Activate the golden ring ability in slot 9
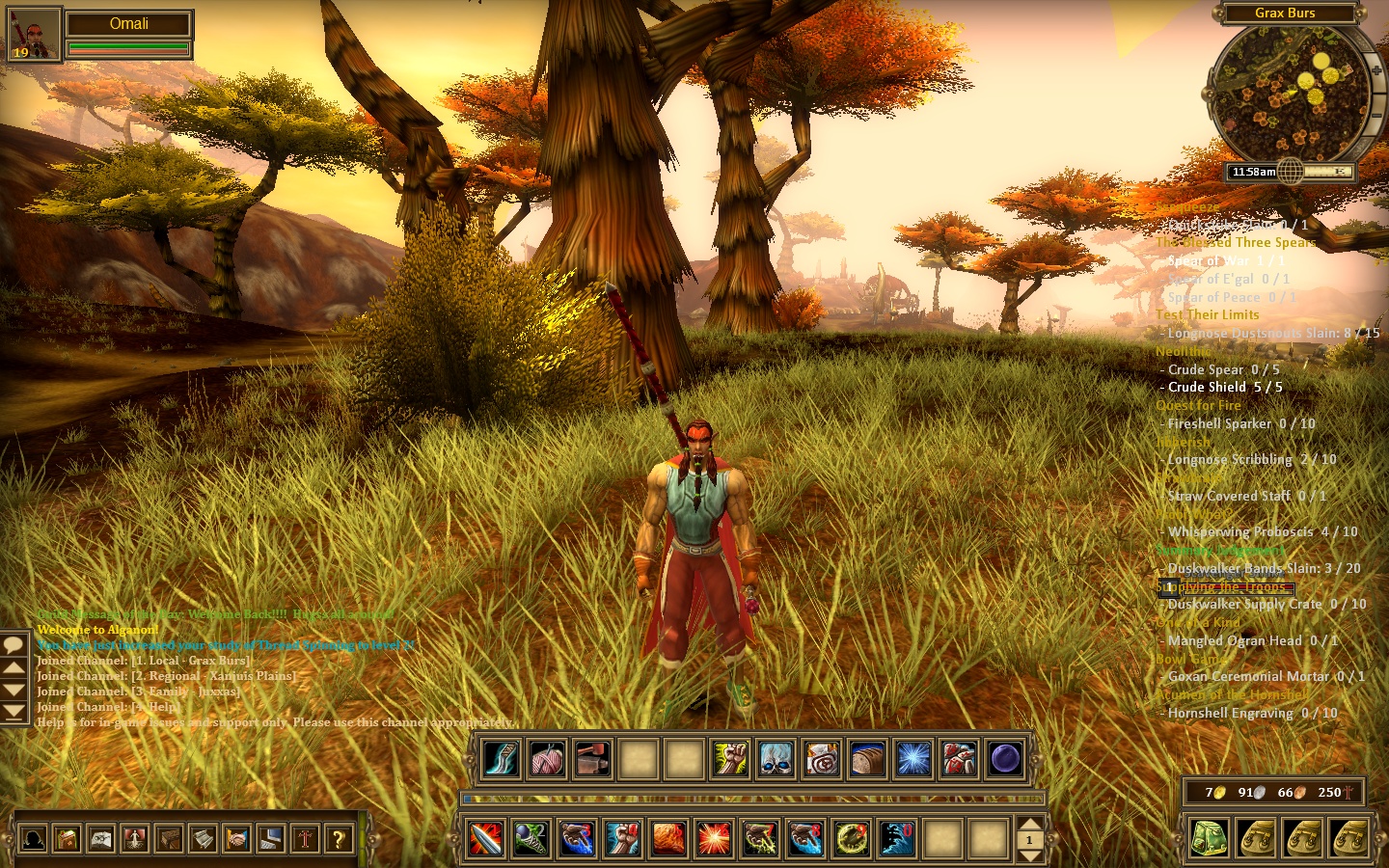This screenshot has width=1389, height=868. click(x=852, y=839)
